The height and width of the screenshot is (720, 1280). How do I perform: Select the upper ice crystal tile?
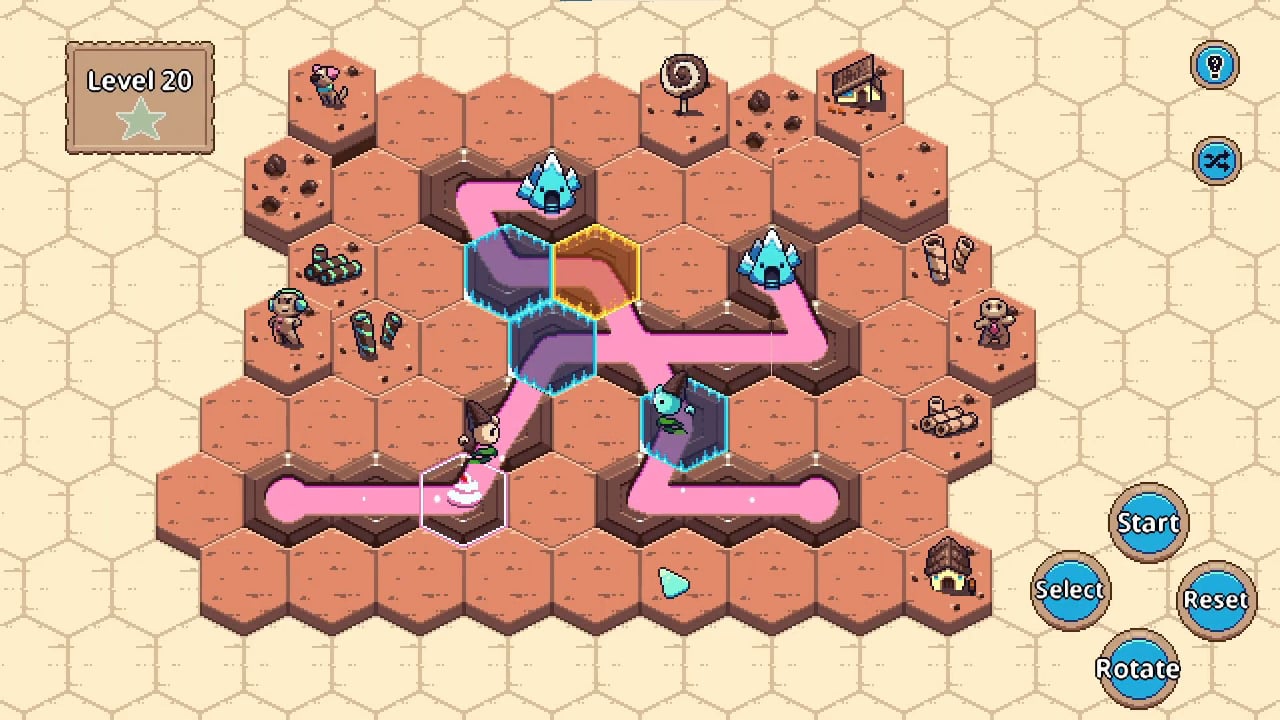550,185
